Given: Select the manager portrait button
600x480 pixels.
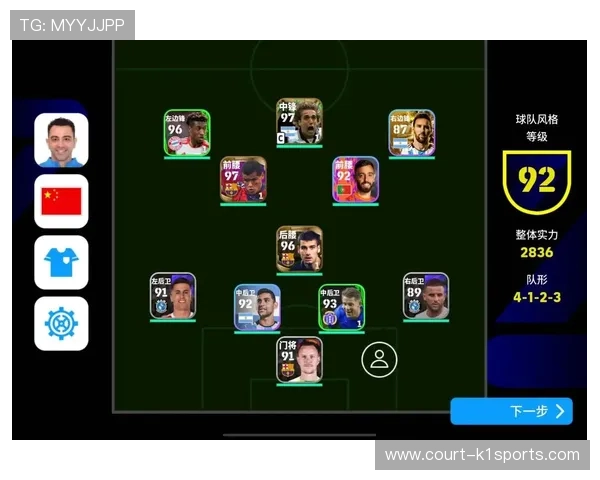Looking at the screenshot, I should tap(61, 140).
